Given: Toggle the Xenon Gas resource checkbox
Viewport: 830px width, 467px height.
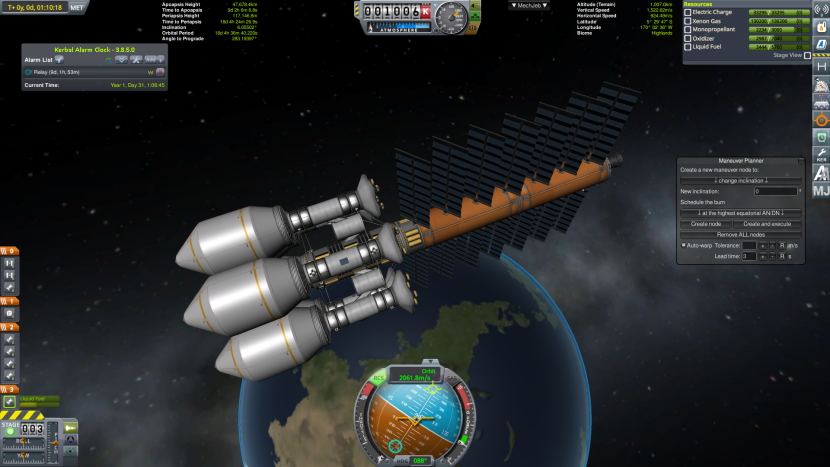Looking at the screenshot, I should click(687, 21).
